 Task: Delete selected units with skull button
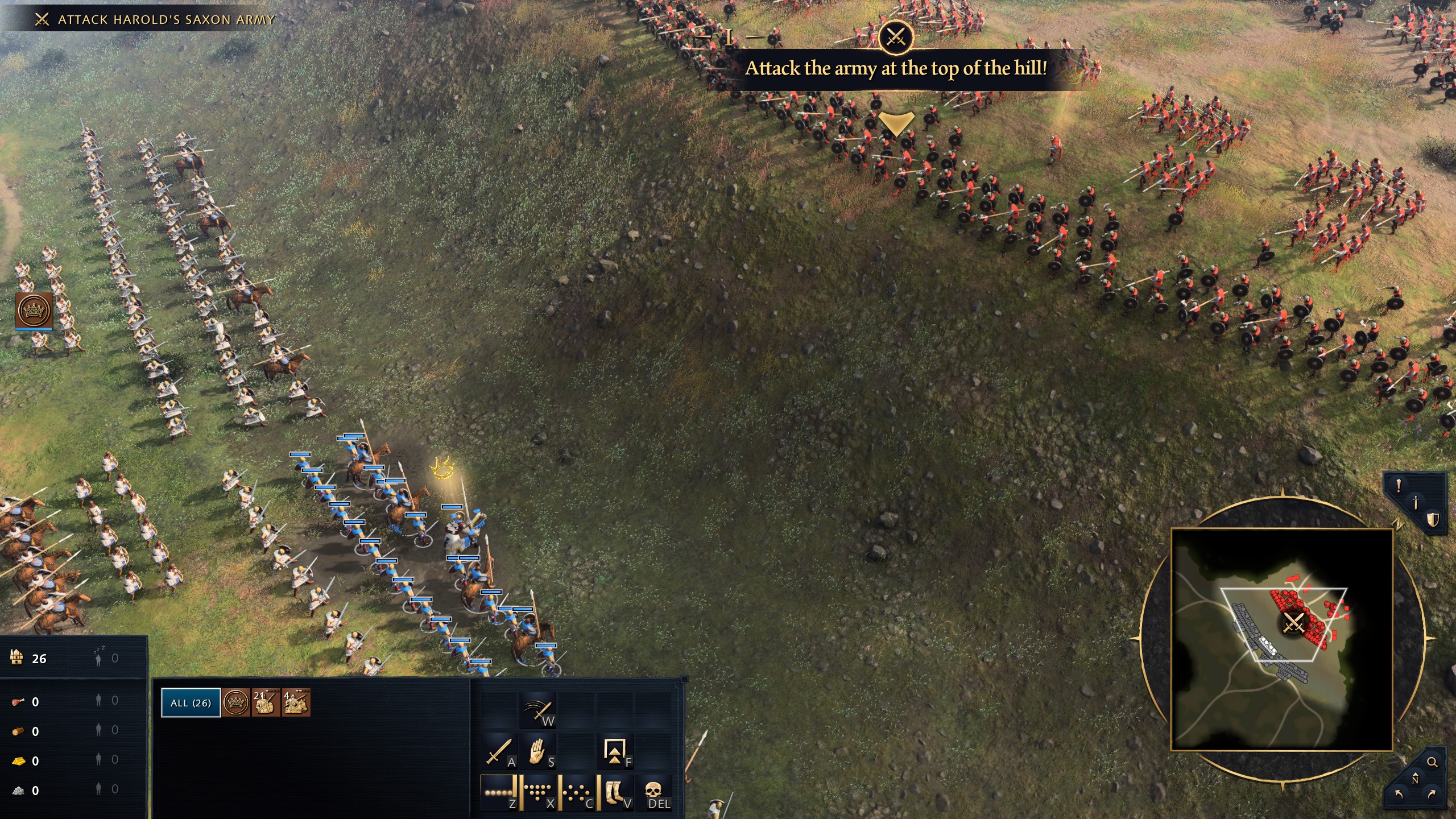[x=654, y=792]
